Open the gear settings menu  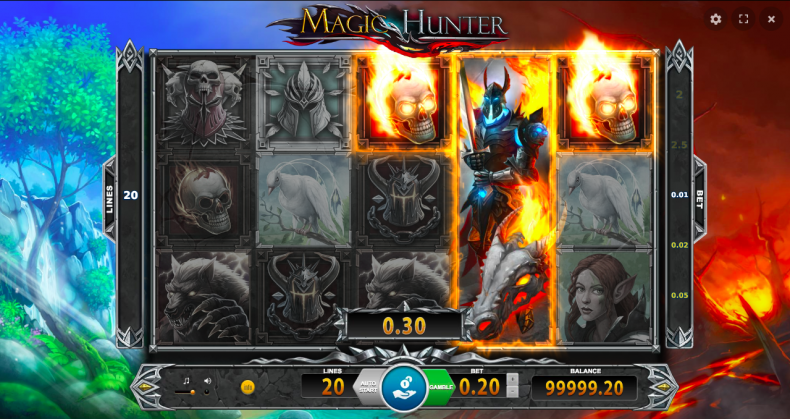pyautogui.click(x=716, y=19)
